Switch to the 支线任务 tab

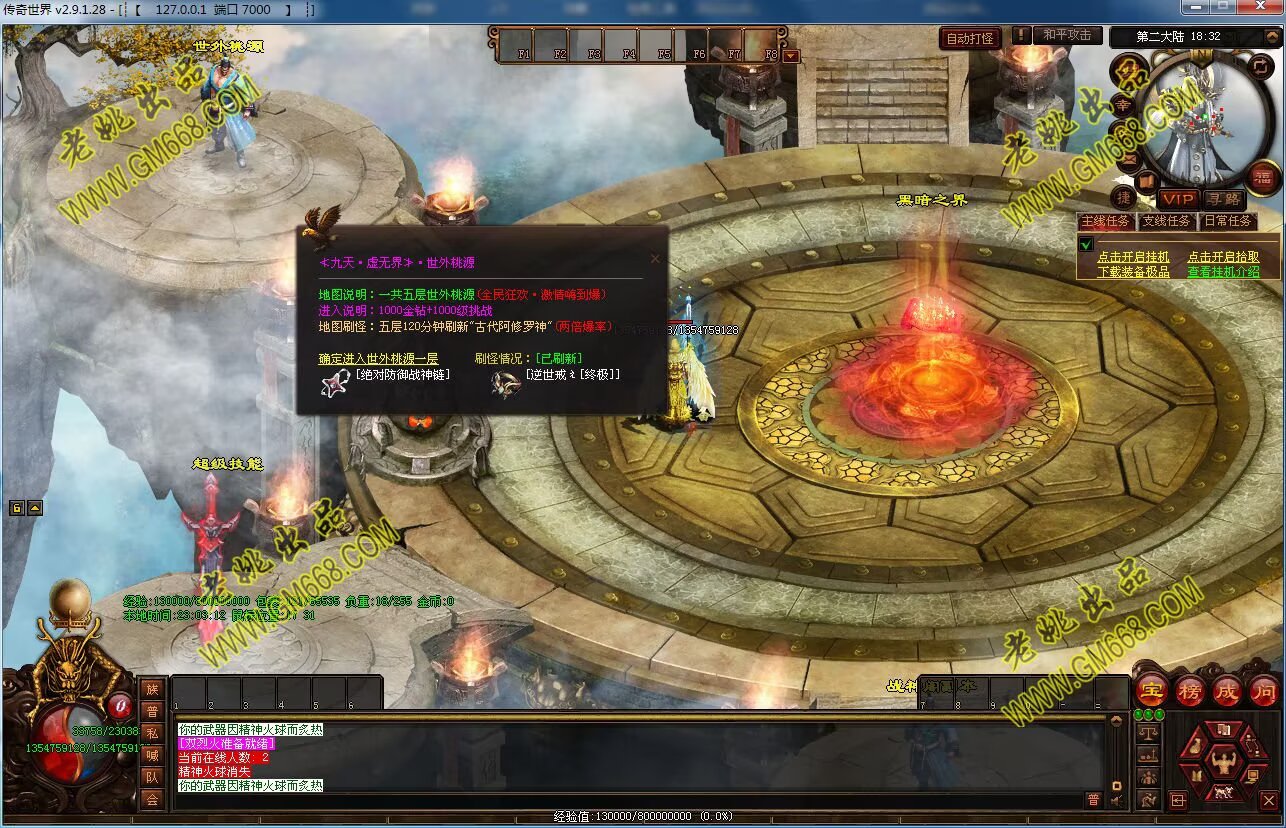coord(1167,221)
